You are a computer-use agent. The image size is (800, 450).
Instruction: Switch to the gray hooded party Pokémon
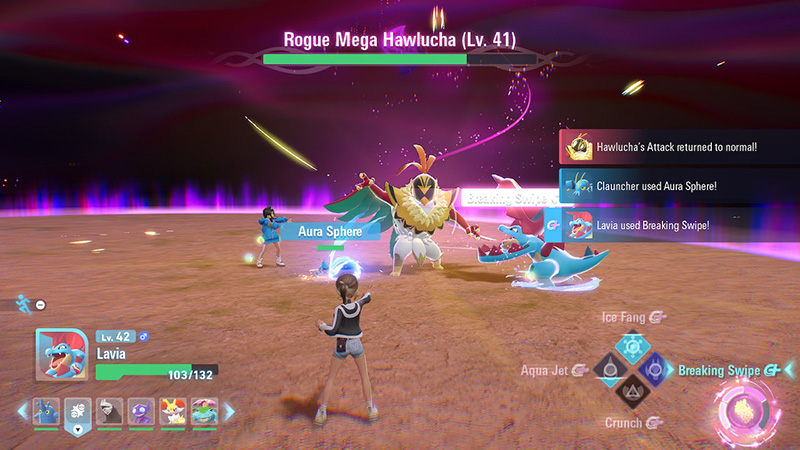point(109,411)
